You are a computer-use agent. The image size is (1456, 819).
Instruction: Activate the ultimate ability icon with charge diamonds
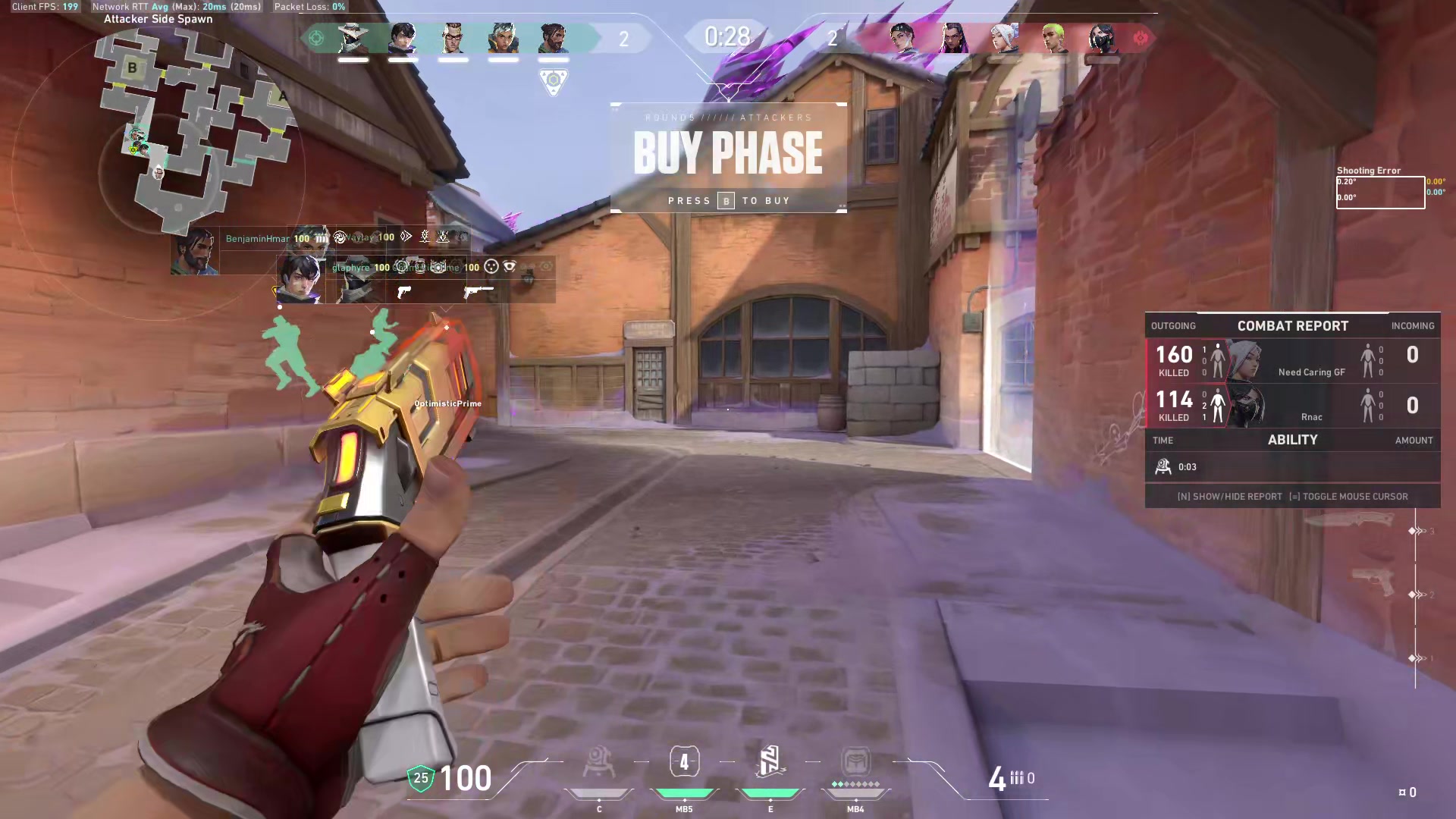click(x=855, y=762)
